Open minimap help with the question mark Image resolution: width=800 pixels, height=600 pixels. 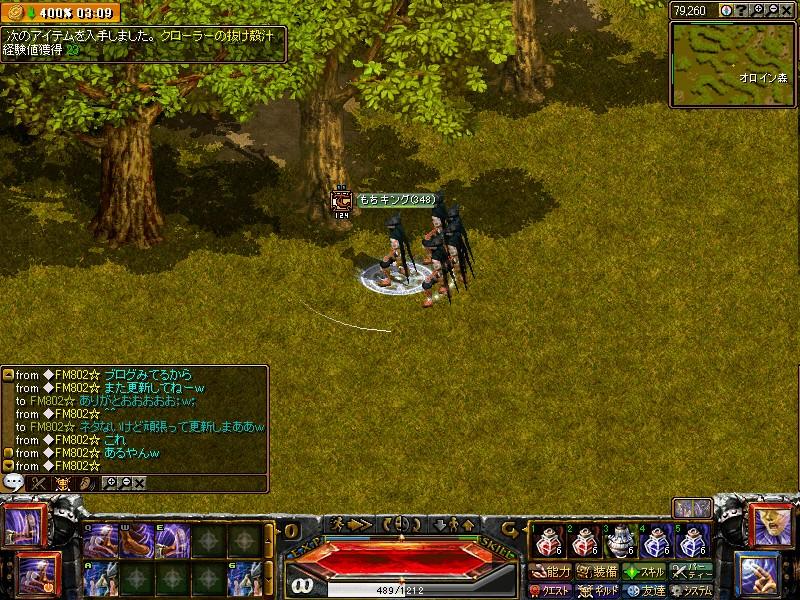pos(743,10)
